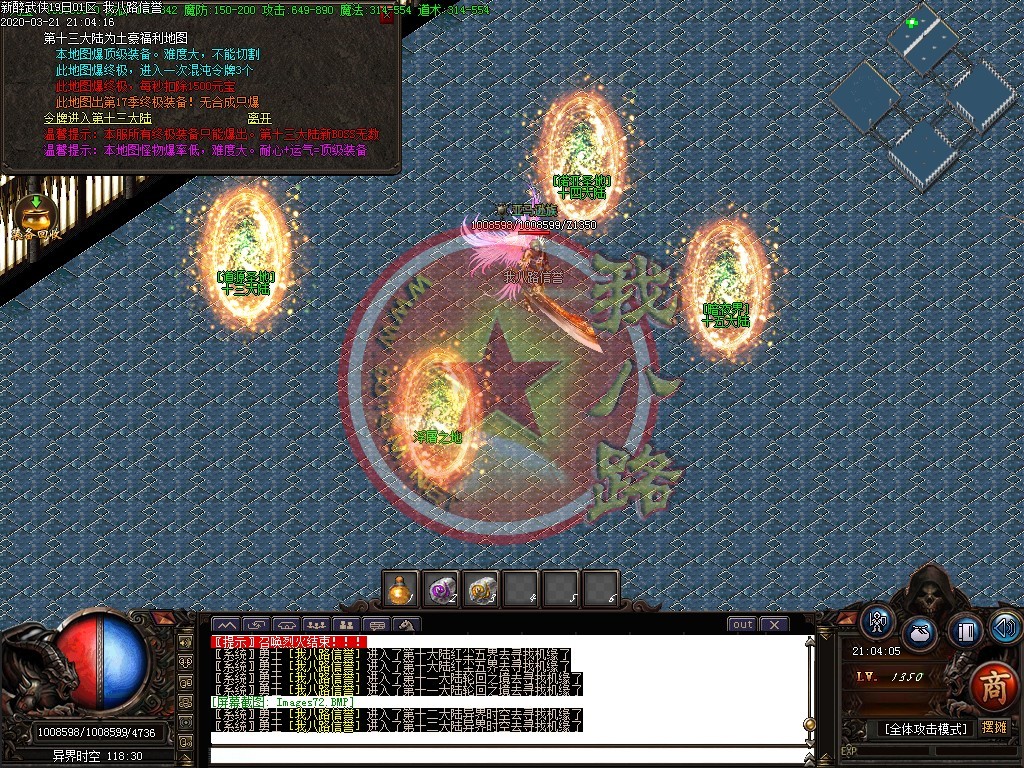The width and height of the screenshot is (1024, 768).
Task: Click the 摆摊 stall button
Action: point(994,728)
